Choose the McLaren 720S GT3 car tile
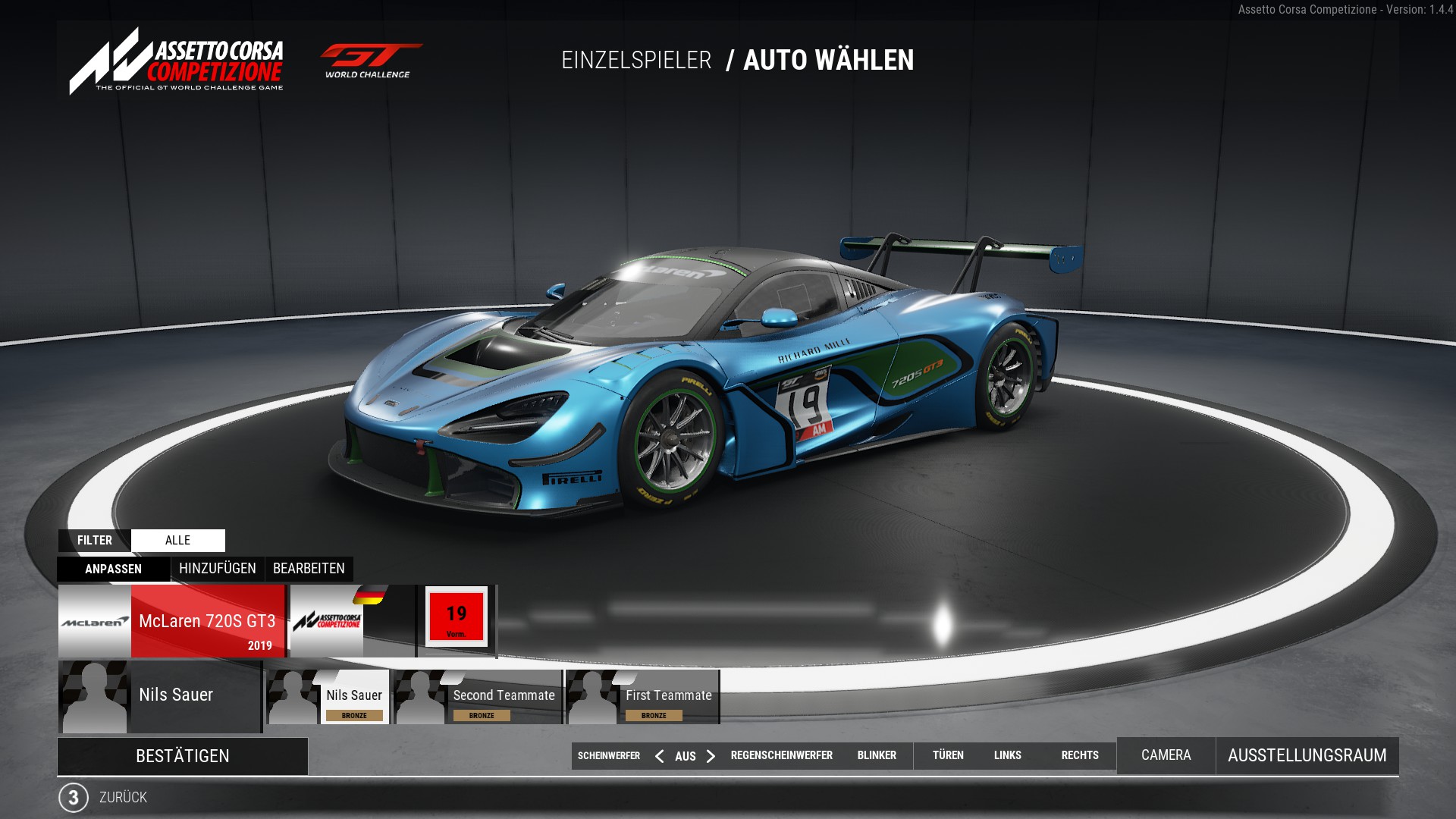 click(172, 621)
